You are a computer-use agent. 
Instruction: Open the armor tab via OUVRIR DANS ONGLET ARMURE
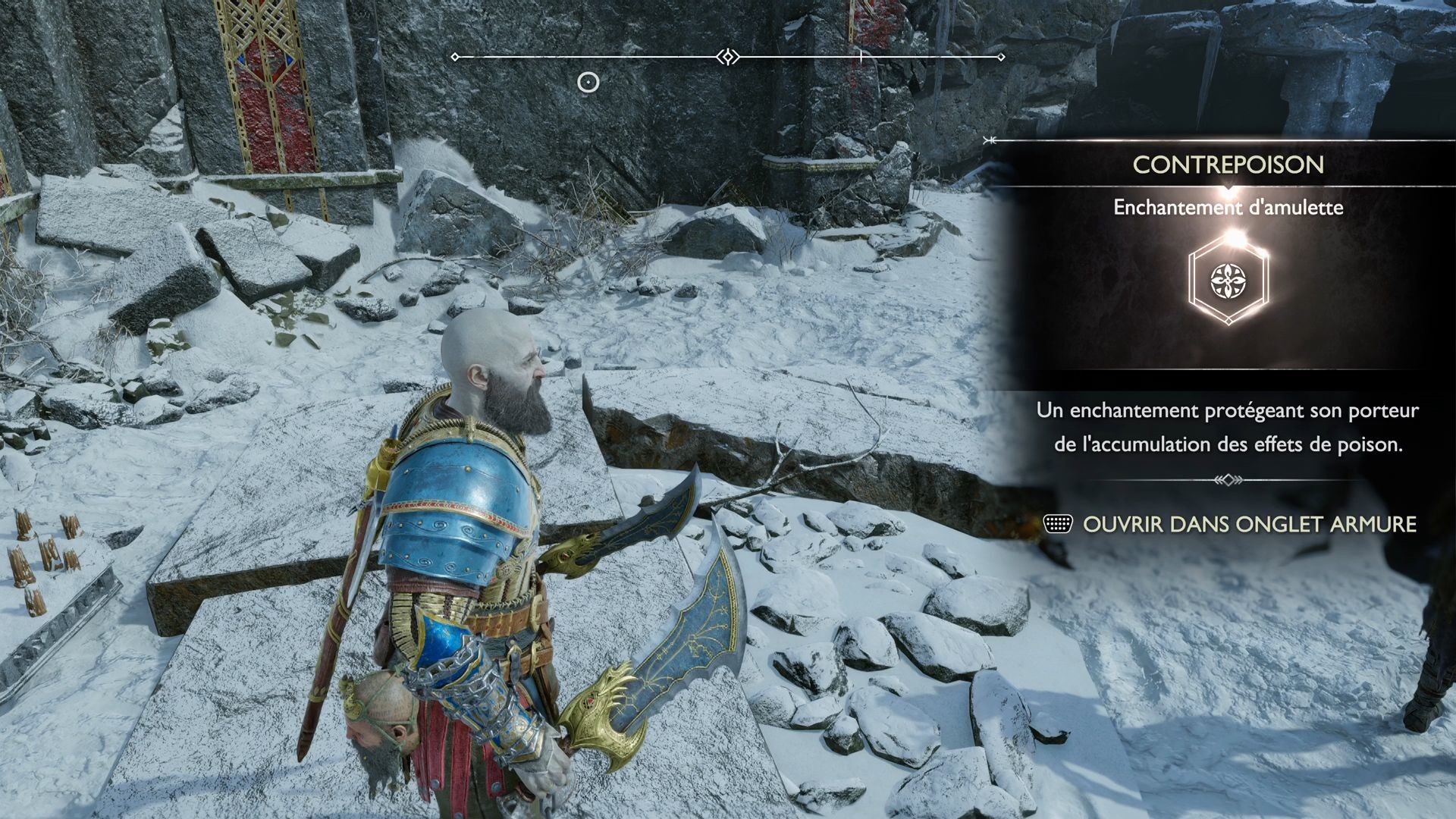click(x=1251, y=523)
